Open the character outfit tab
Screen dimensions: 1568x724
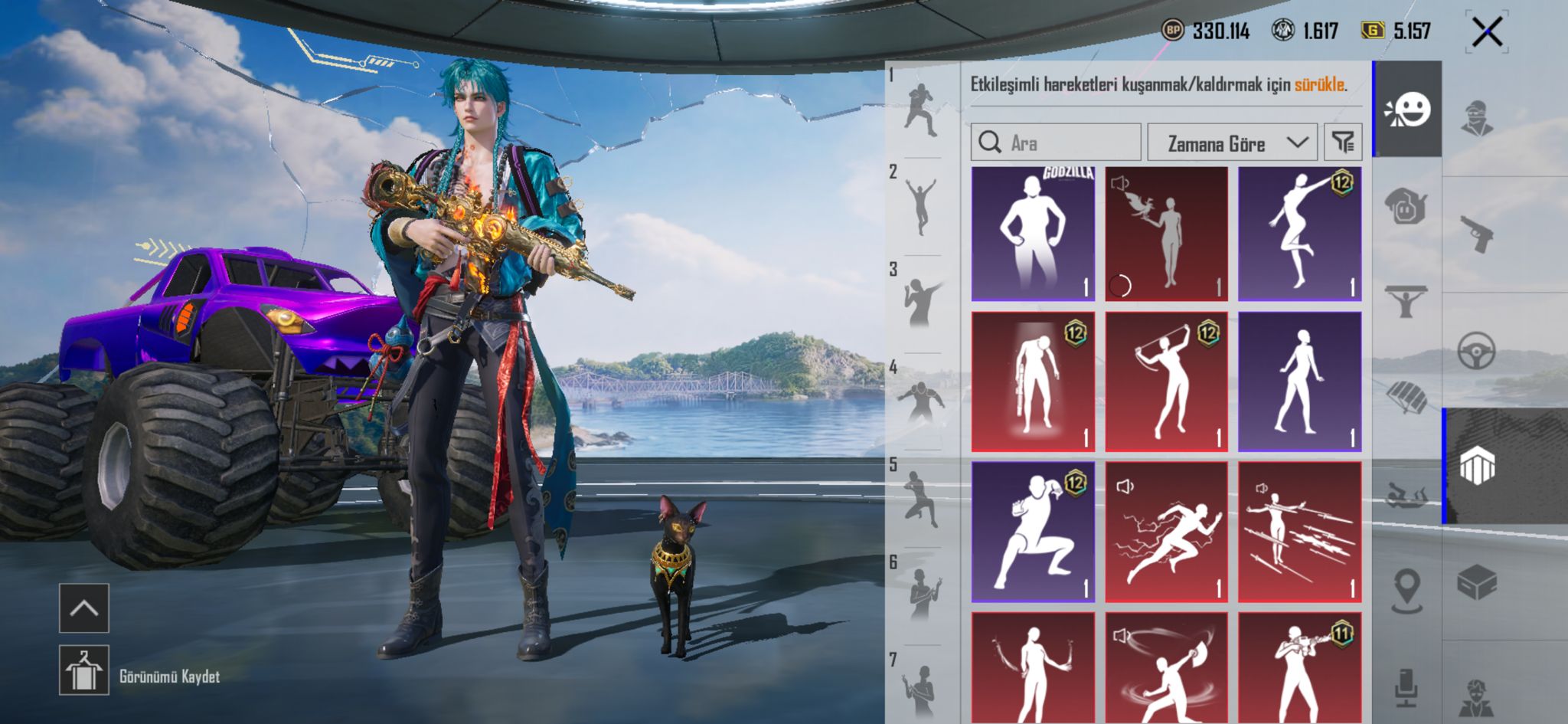pos(1477,119)
